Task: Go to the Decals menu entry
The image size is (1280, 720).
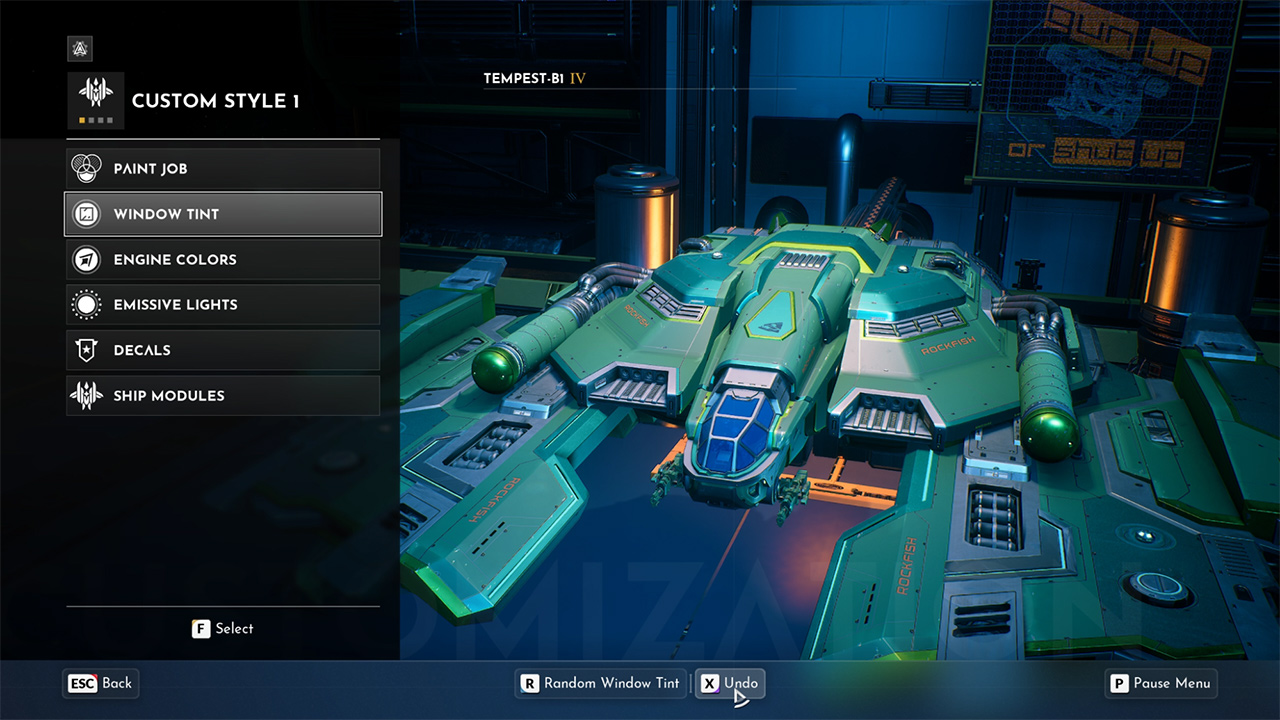Action: click(x=223, y=350)
